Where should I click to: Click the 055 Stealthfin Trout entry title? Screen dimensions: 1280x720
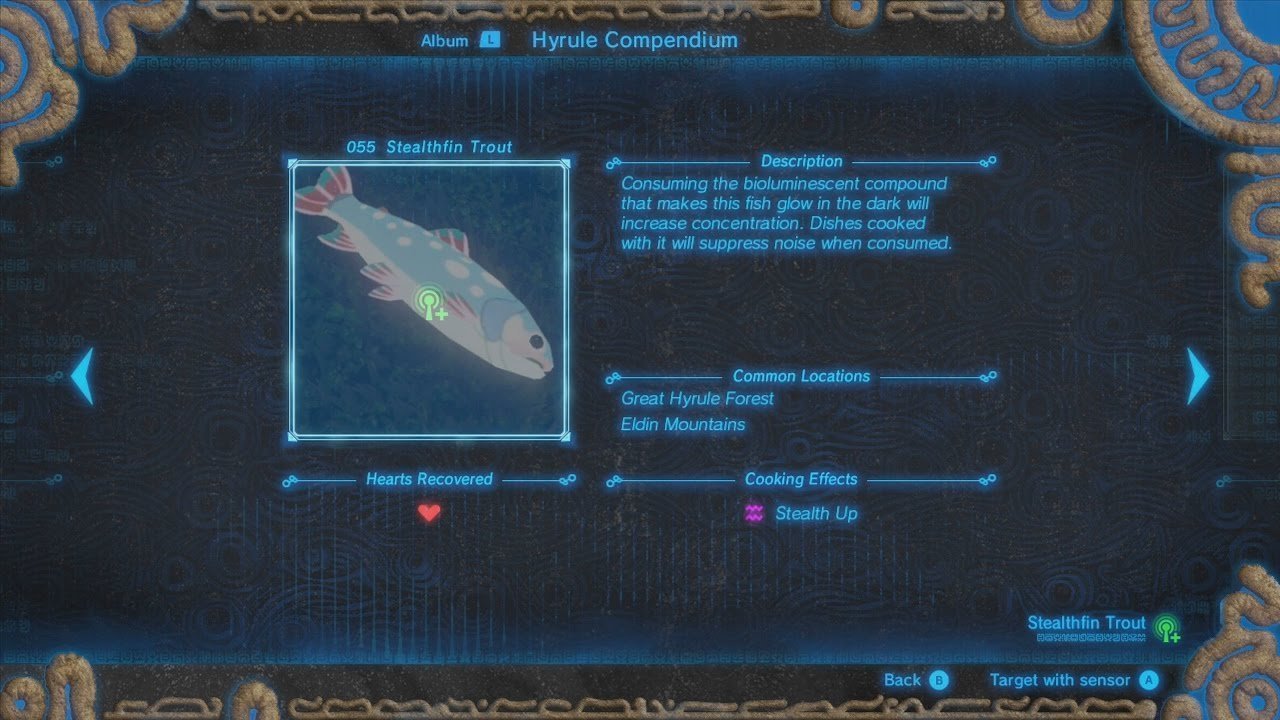click(x=430, y=146)
